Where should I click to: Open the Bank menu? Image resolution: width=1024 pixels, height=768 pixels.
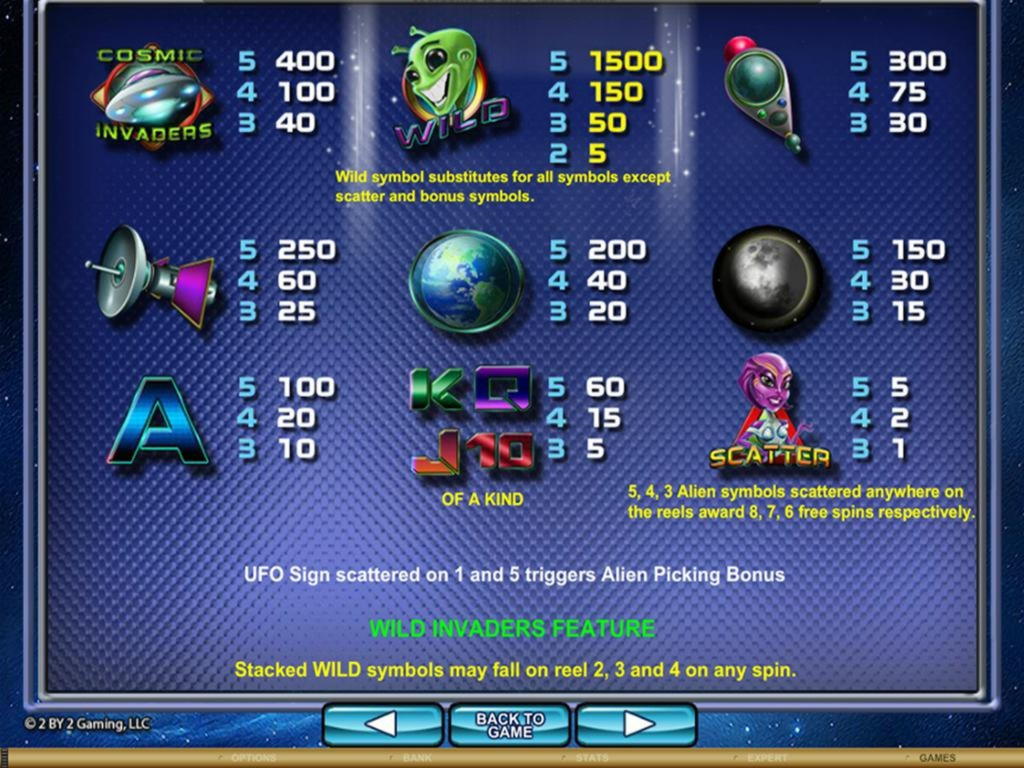tap(417, 758)
